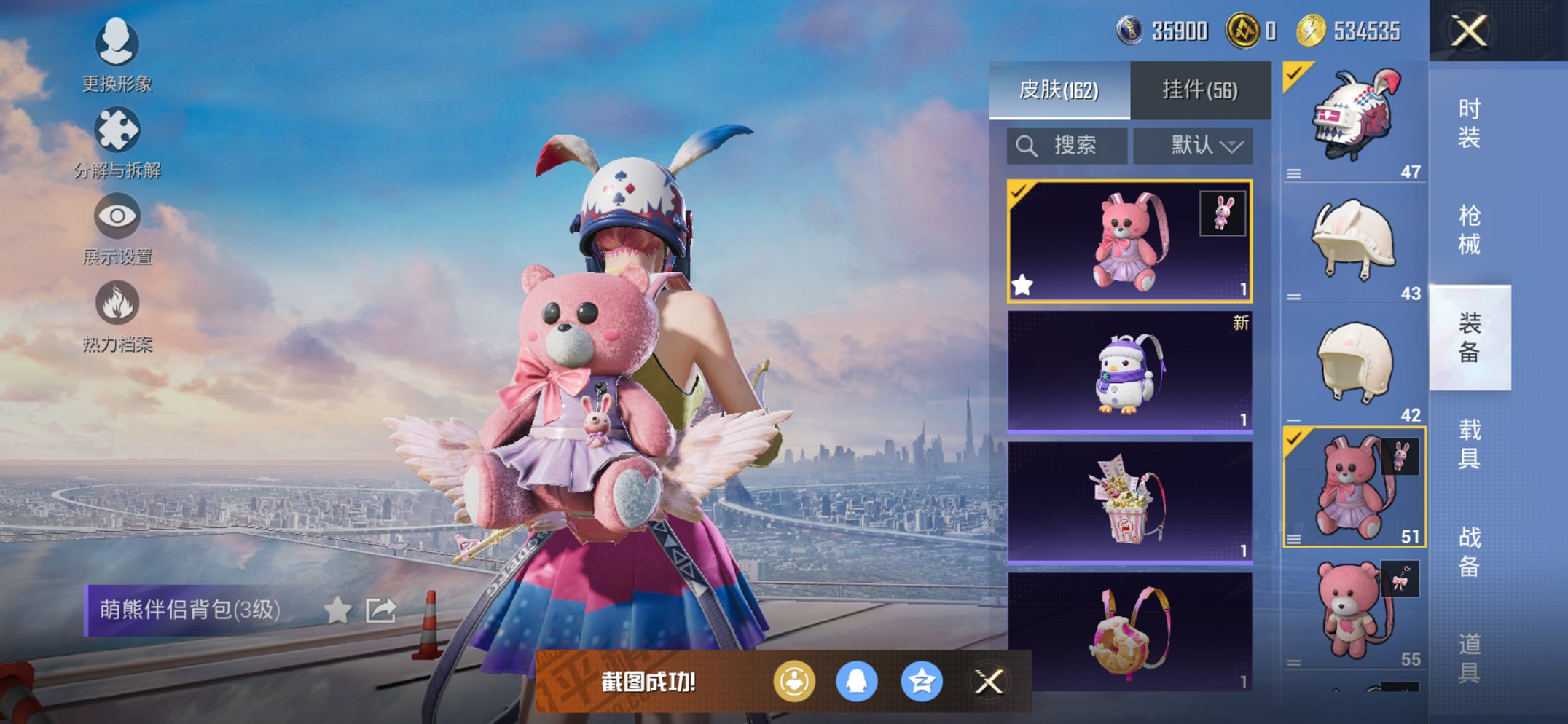The width and height of the screenshot is (1568, 724).
Task: Share the backpack using the arrow icon
Action: point(381,610)
